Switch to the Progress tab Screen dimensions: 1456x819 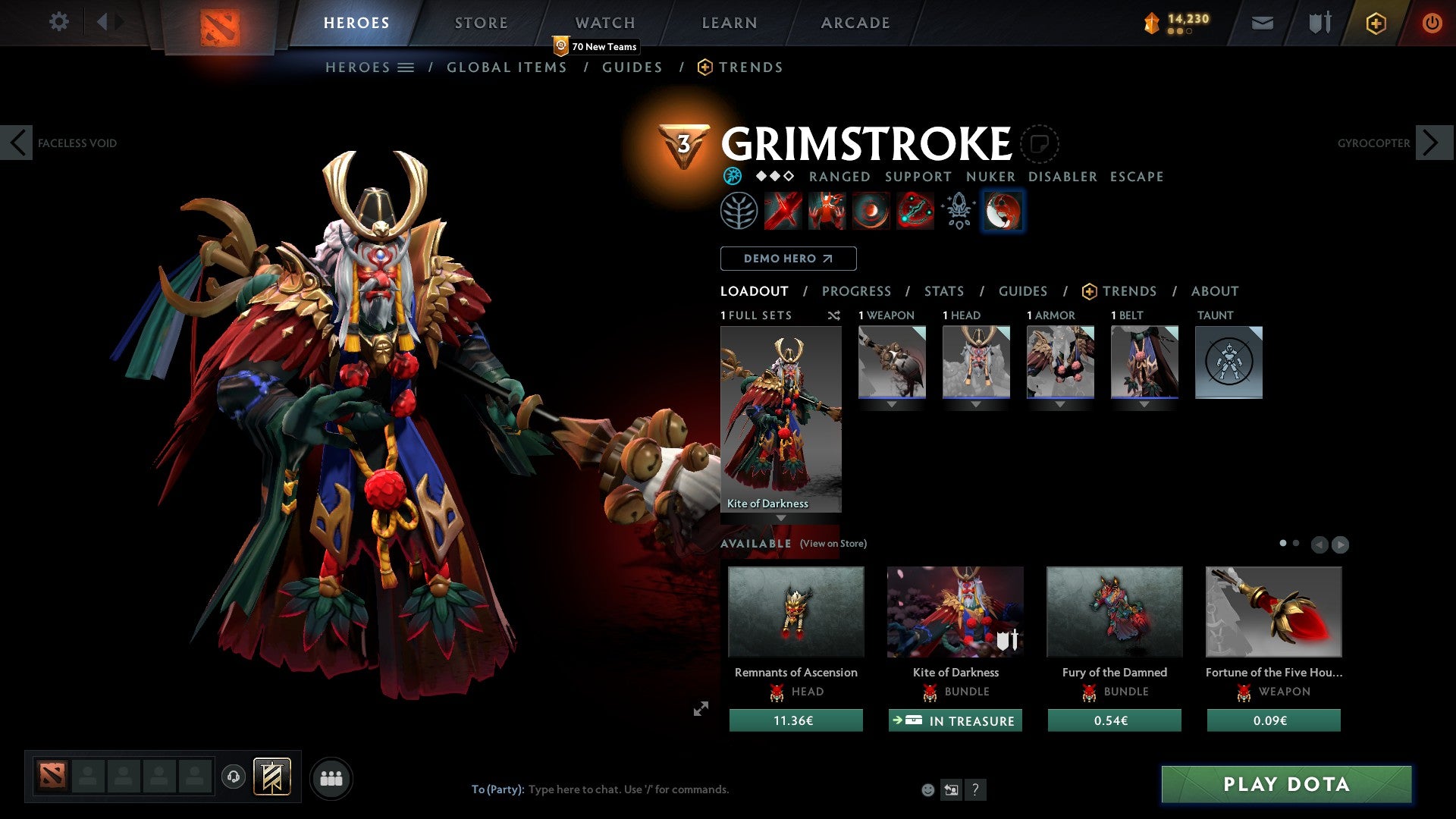(x=857, y=291)
